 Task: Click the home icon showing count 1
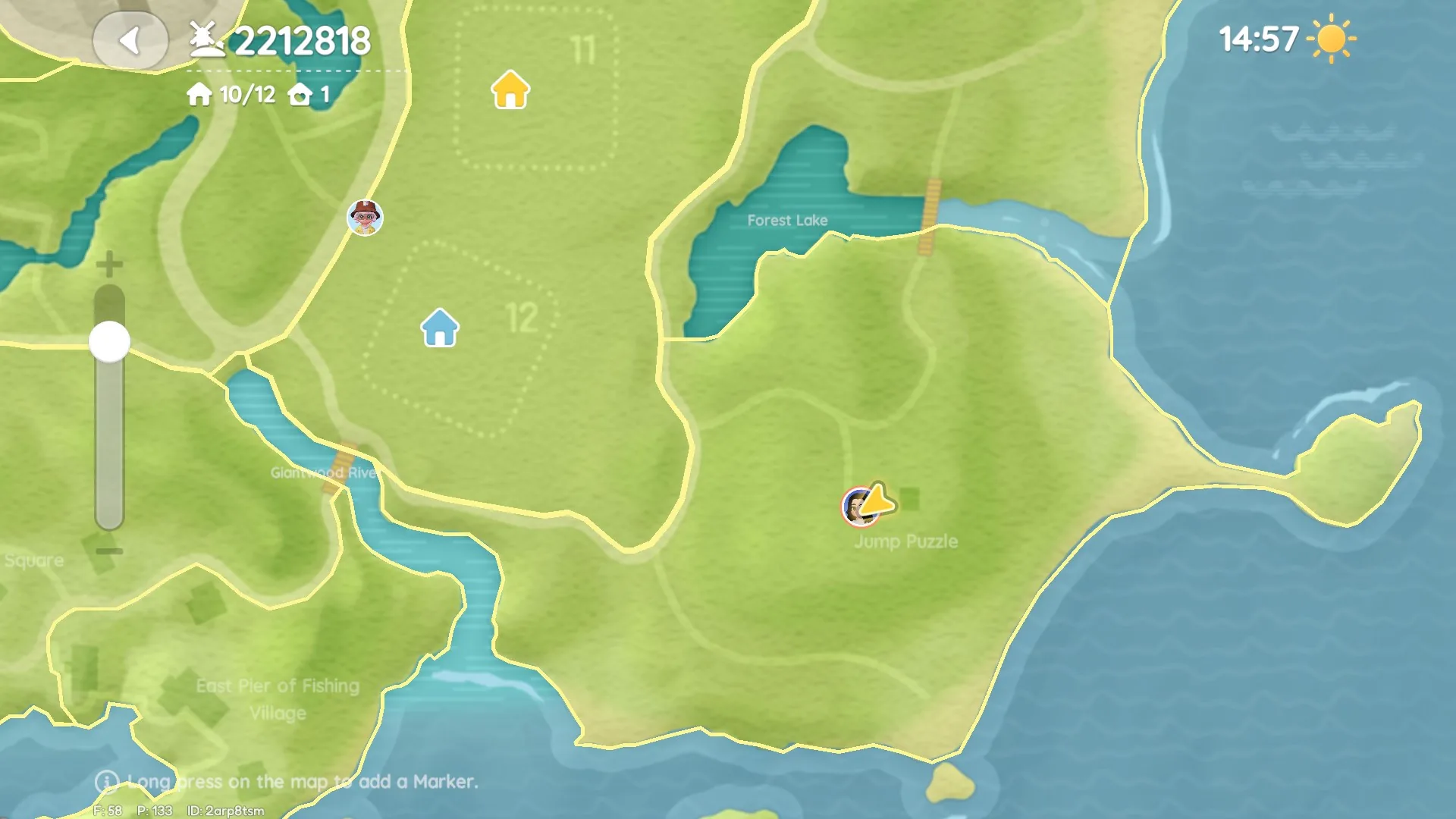coord(302,94)
